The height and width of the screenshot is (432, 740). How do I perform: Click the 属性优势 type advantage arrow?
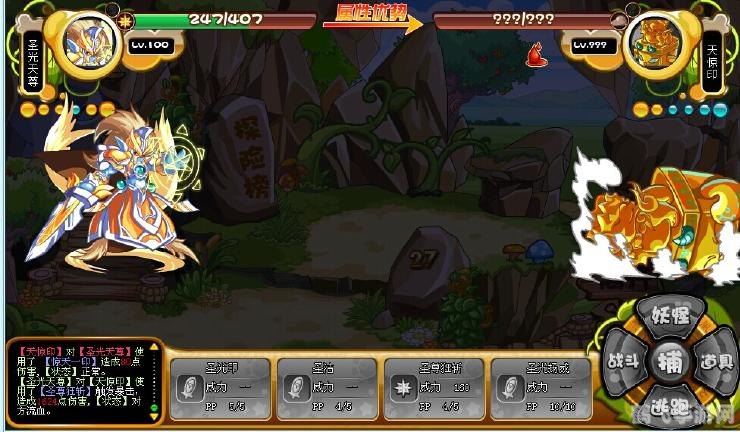pyautogui.click(x=374, y=19)
